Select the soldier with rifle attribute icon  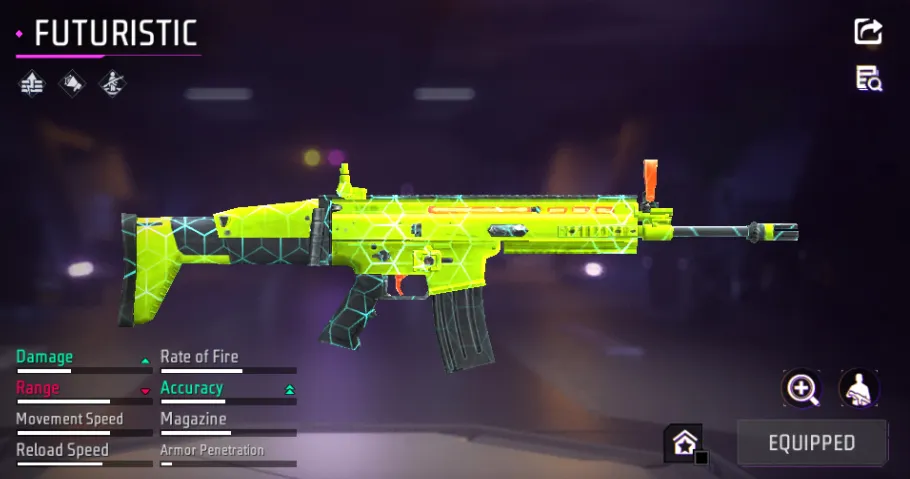pyautogui.click(x=111, y=84)
